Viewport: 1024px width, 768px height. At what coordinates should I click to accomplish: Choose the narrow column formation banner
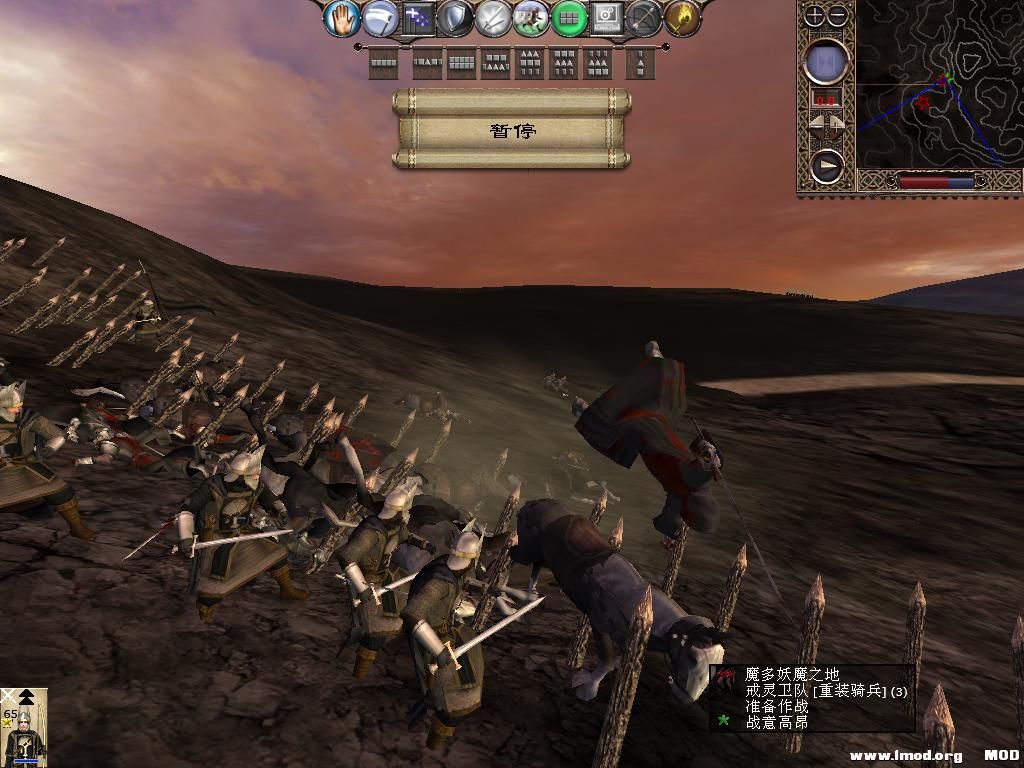[x=640, y=64]
